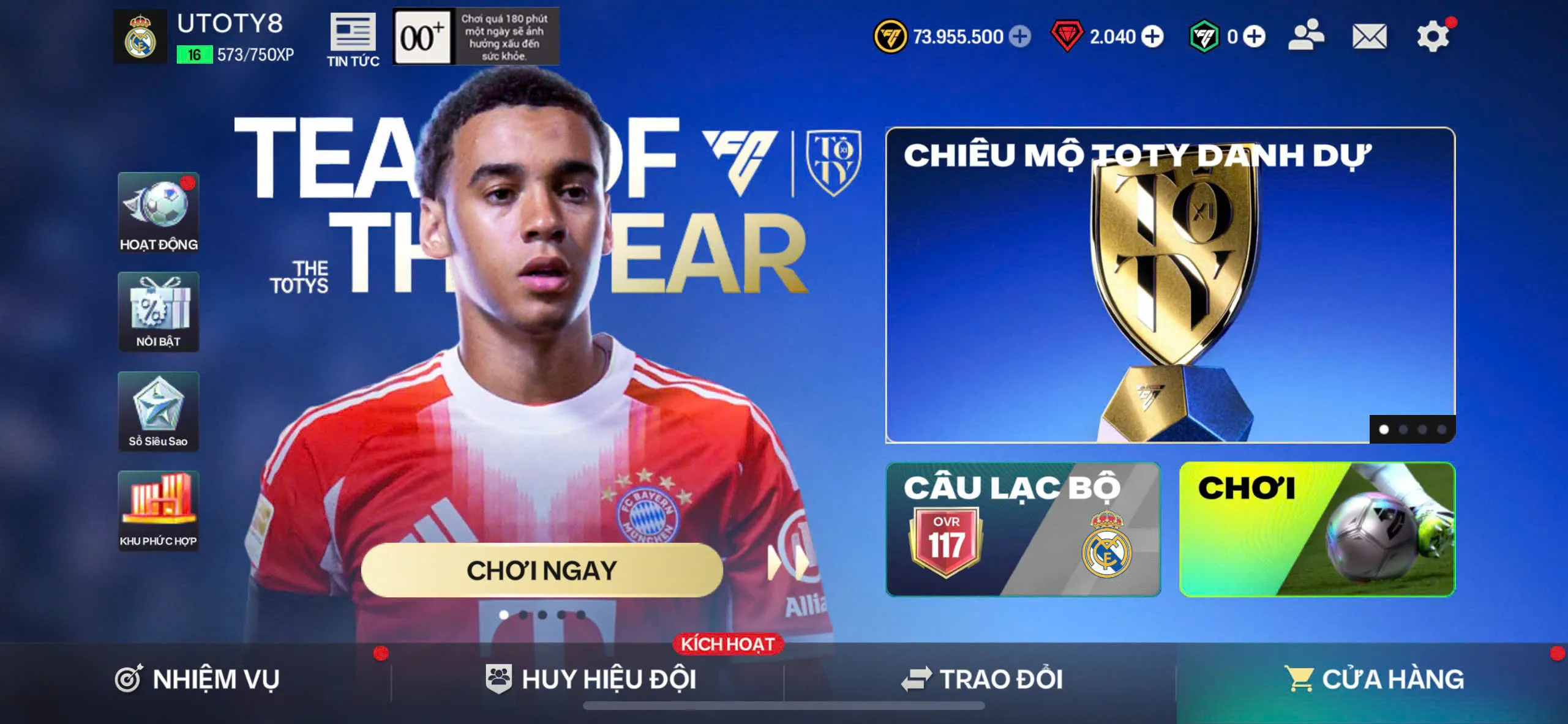The height and width of the screenshot is (724, 1568).
Task: Open the settings gear
Action: click(1433, 37)
